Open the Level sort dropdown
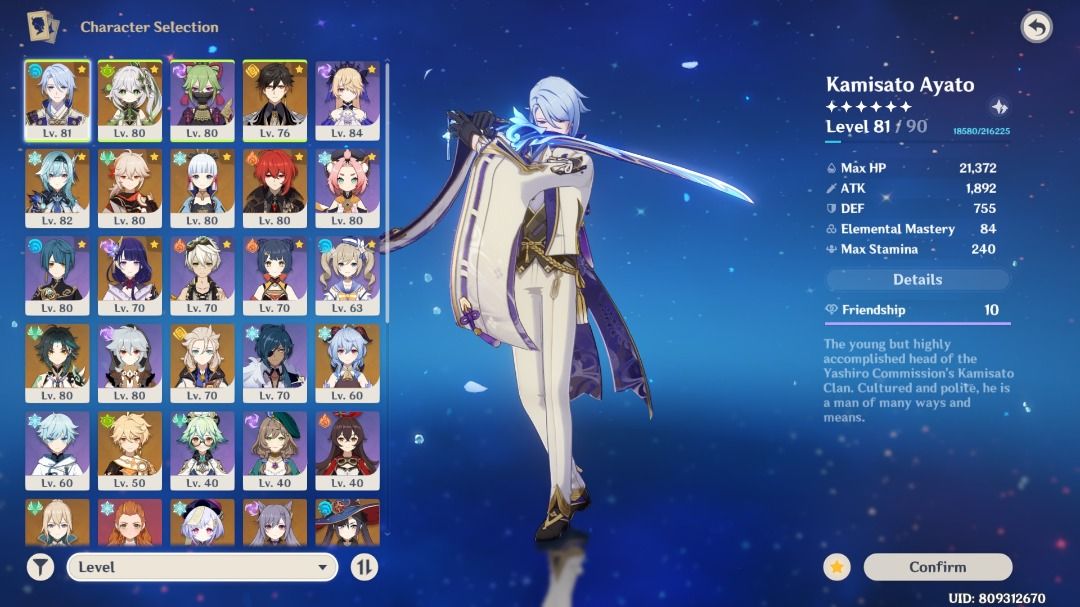Screen dimensions: 1080x607 [x=202, y=567]
